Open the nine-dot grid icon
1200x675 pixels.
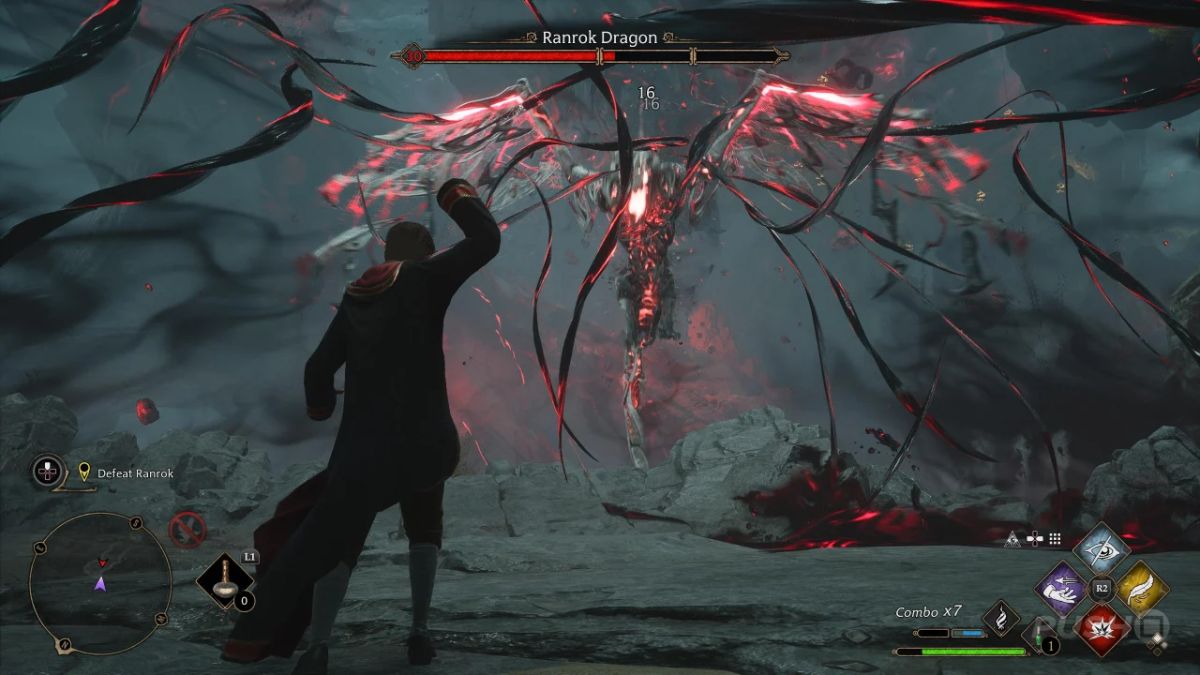pos(1054,537)
